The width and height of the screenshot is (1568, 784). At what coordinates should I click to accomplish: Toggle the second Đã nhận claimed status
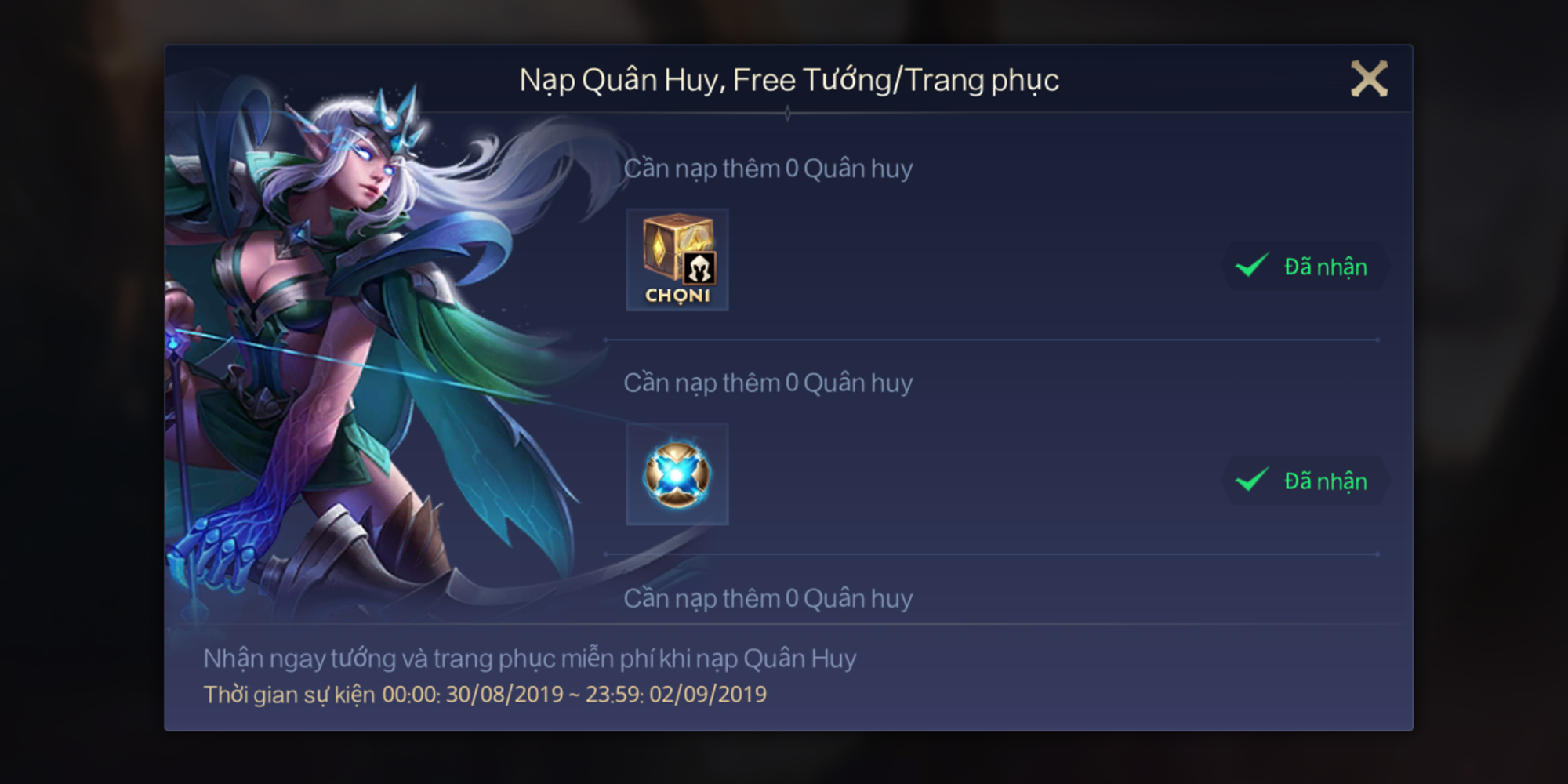click(1305, 481)
